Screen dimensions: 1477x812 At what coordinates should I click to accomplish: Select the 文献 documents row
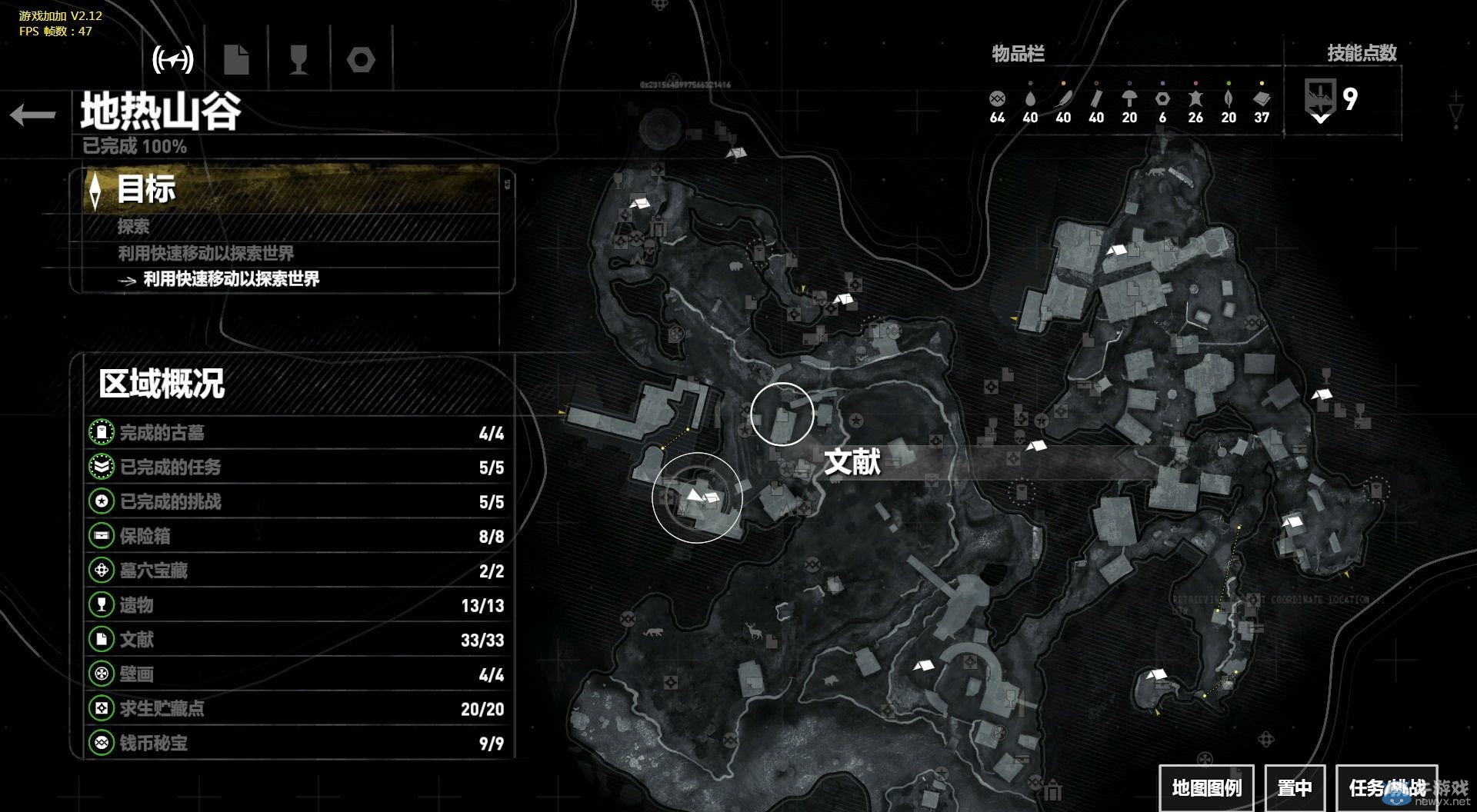[x=297, y=640]
